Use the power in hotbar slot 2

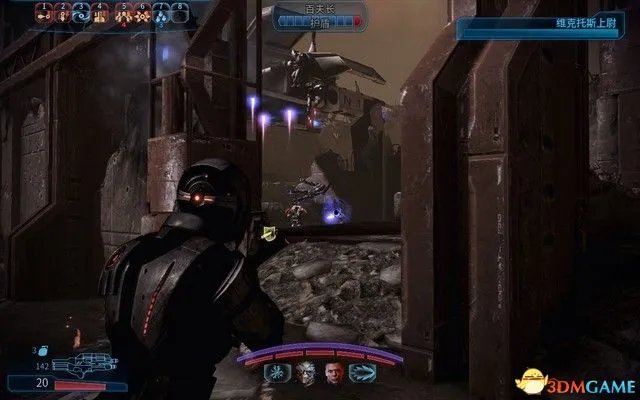[65, 14]
